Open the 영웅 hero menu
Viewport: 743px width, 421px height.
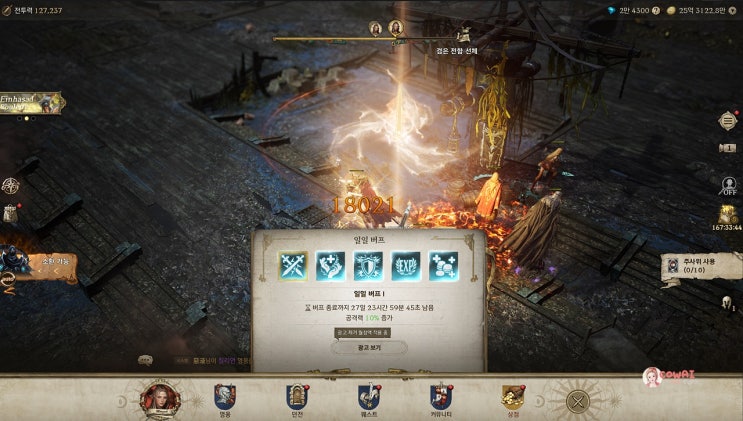tap(224, 398)
